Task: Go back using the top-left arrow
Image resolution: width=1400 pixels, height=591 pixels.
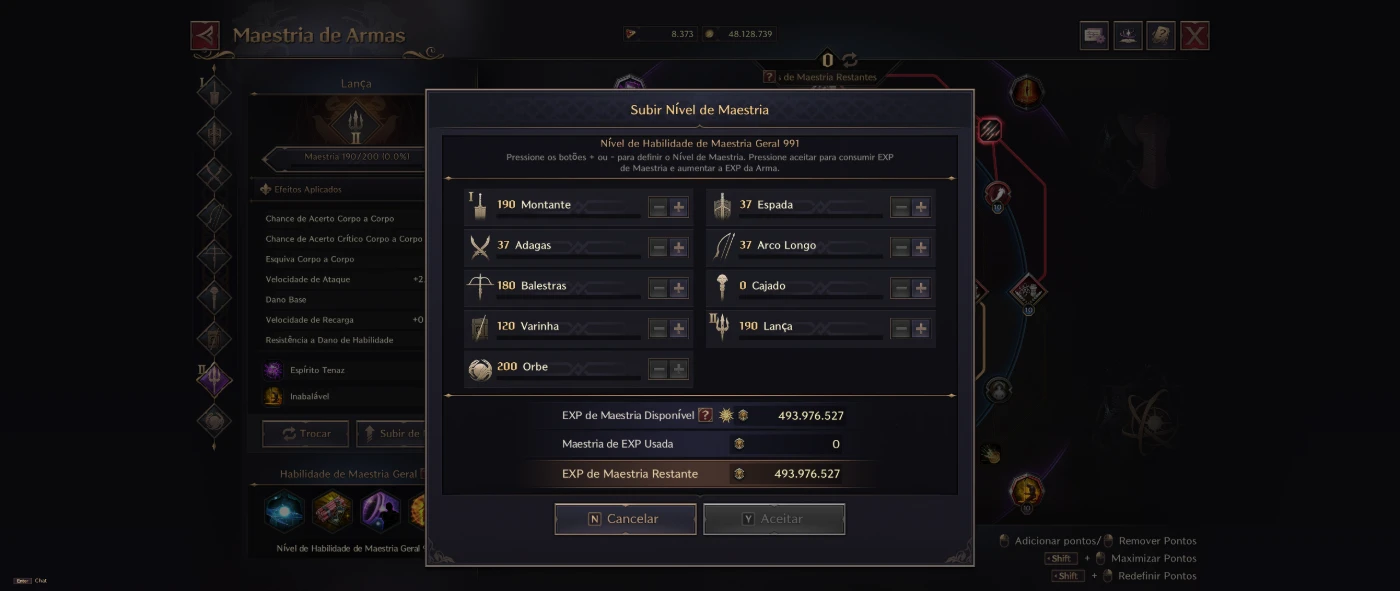Action: (205, 36)
